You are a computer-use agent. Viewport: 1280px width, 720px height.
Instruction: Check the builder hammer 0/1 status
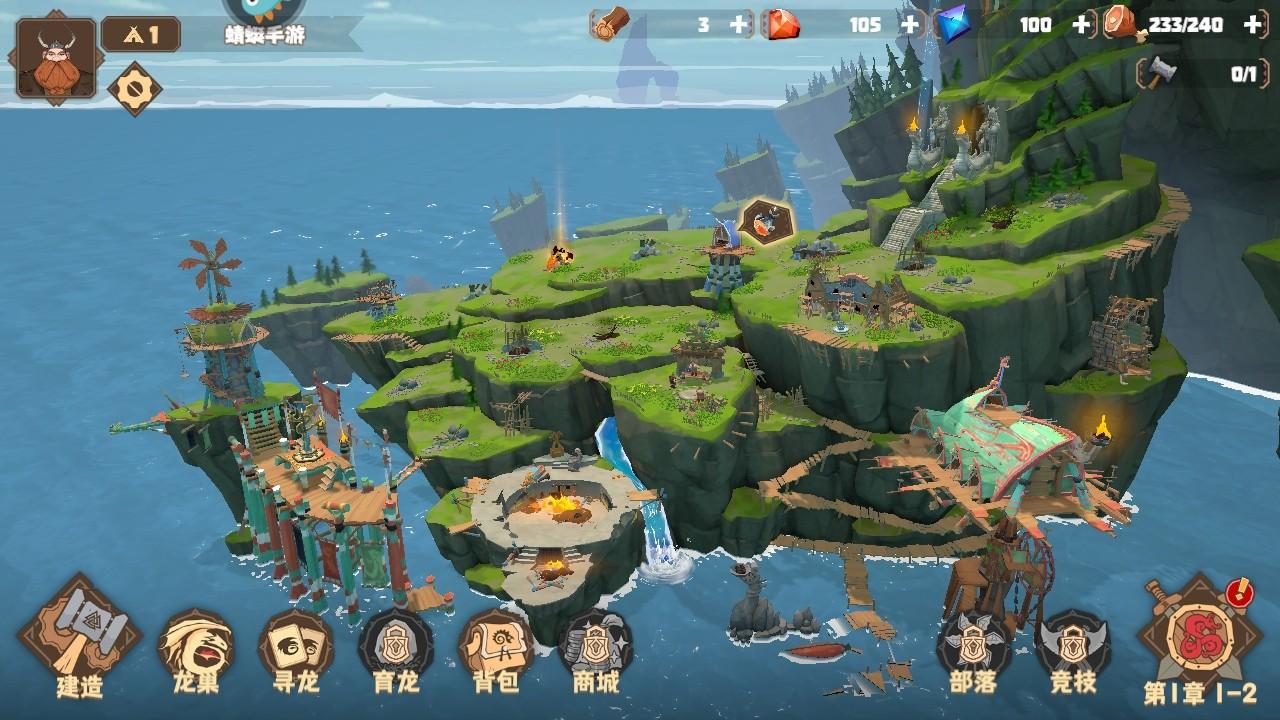[x=1200, y=72]
